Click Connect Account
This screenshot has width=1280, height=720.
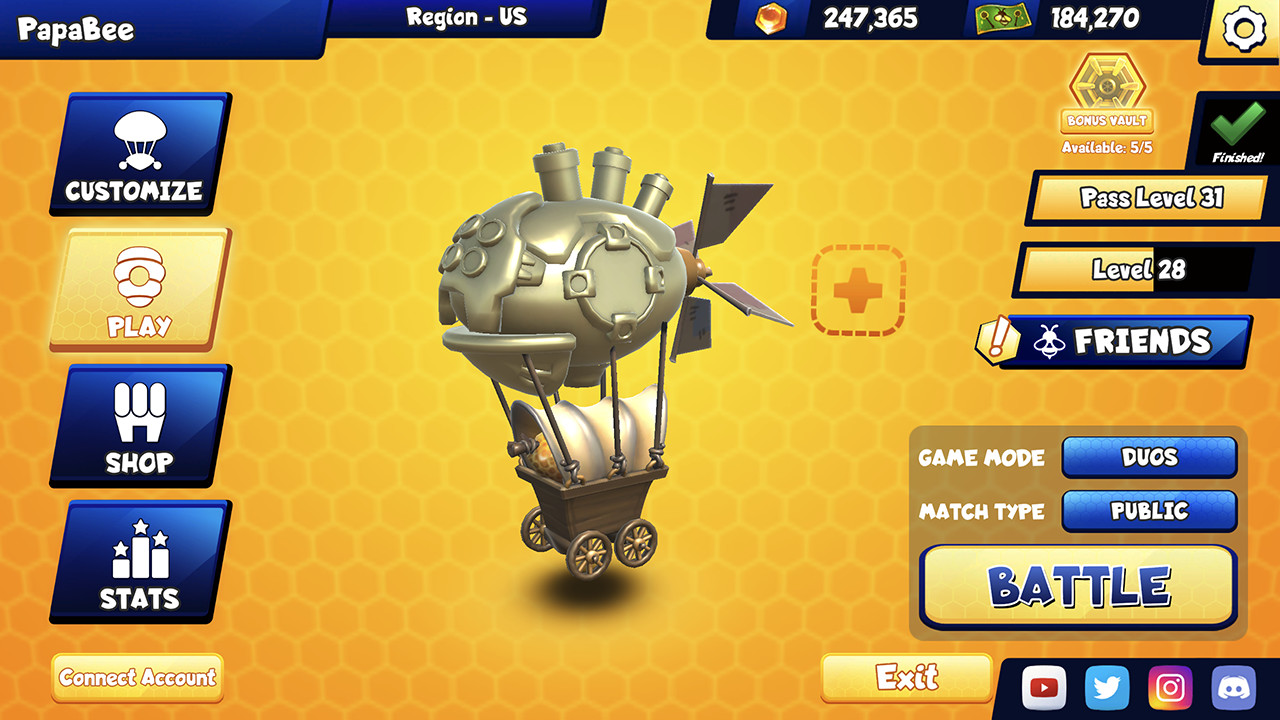tap(136, 679)
